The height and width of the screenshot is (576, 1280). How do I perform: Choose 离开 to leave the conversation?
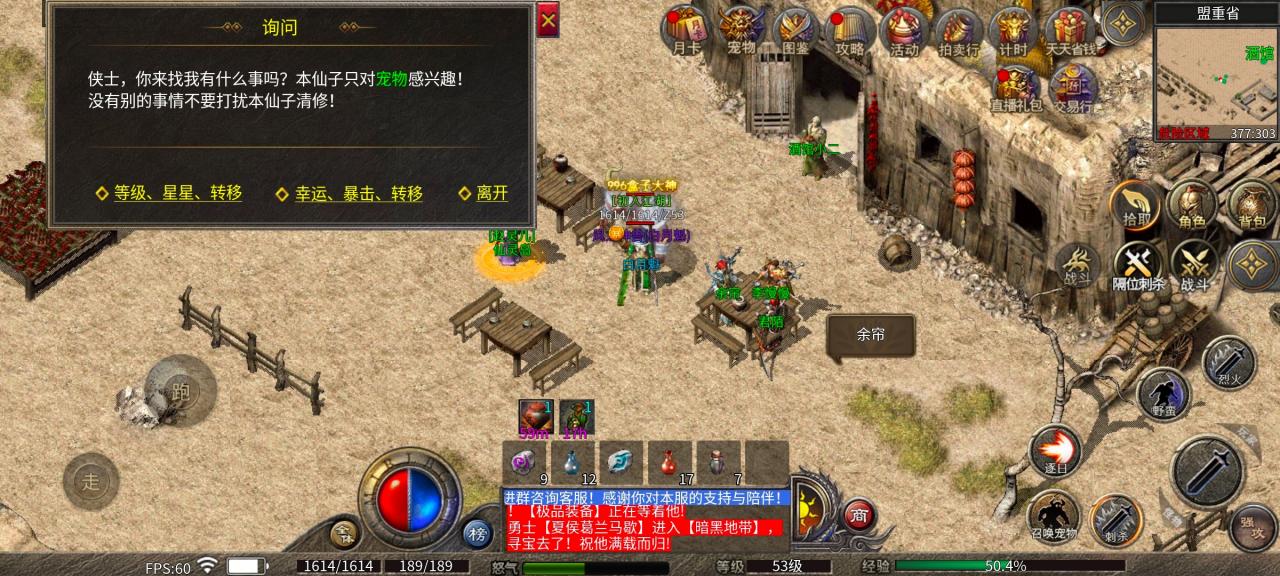coord(483,194)
